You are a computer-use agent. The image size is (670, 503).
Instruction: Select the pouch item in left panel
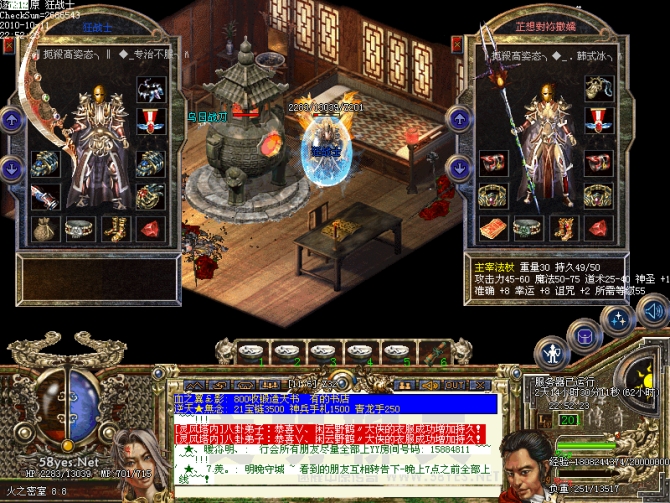click(44, 229)
